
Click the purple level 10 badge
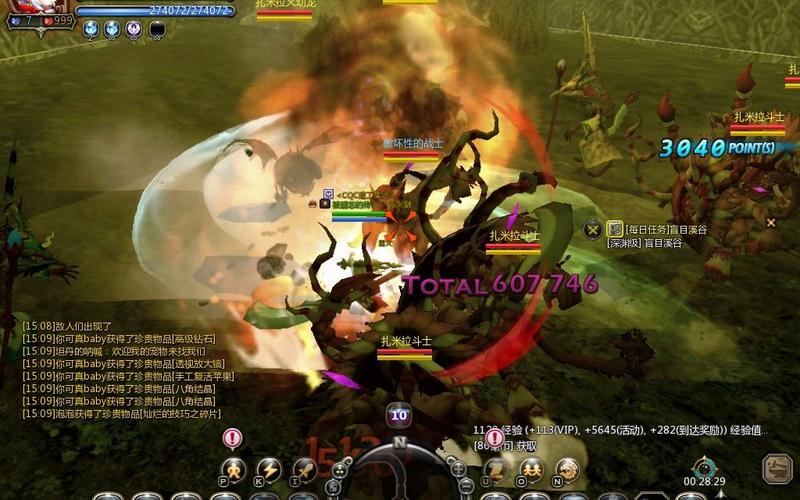[x=399, y=415]
